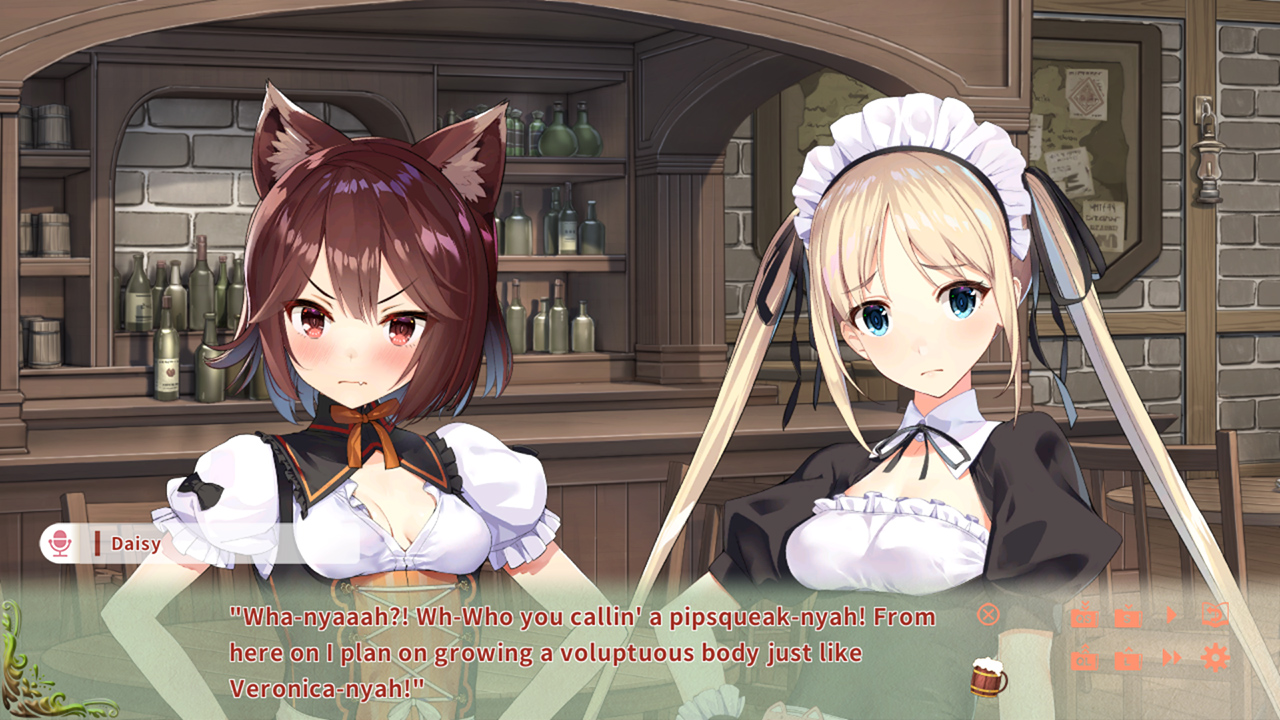Viewport: 1280px width, 720px height.
Task: Open the text backlog with the book icon
Action: tap(1215, 614)
